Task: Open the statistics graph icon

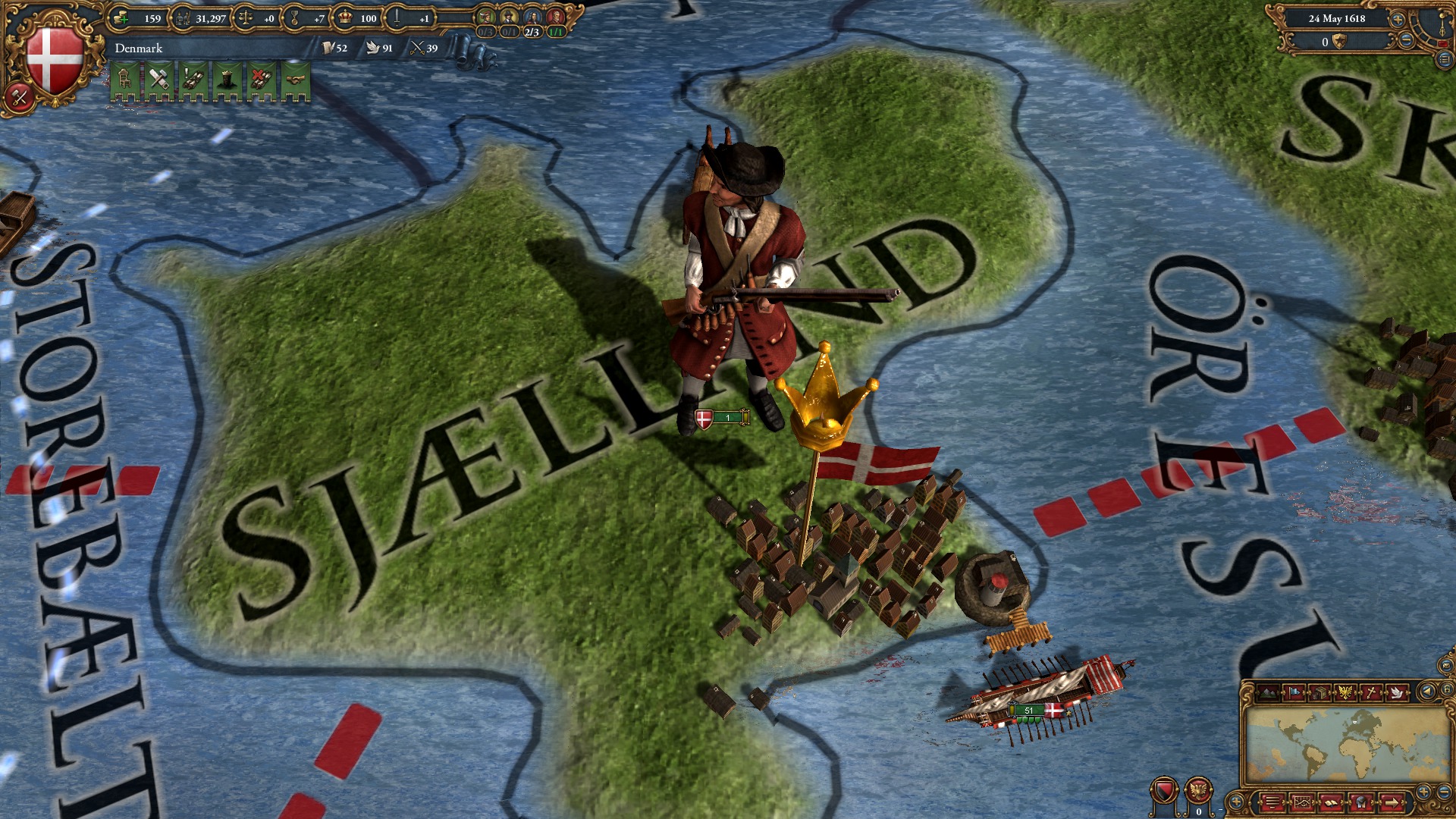Action: 1302,802
